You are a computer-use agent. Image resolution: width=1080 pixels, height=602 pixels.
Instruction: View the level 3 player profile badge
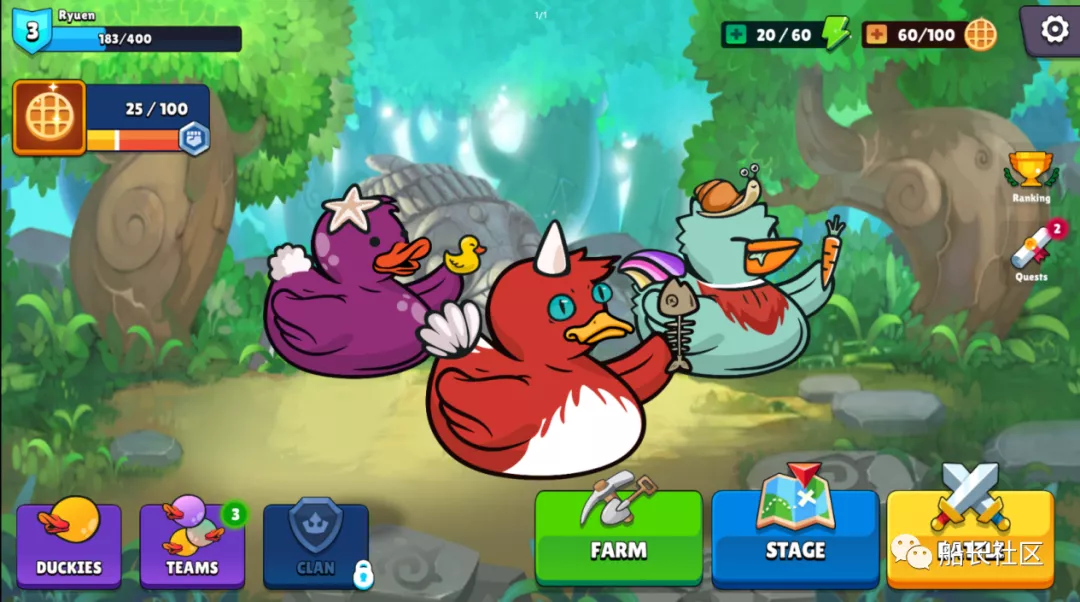click(x=32, y=31)
